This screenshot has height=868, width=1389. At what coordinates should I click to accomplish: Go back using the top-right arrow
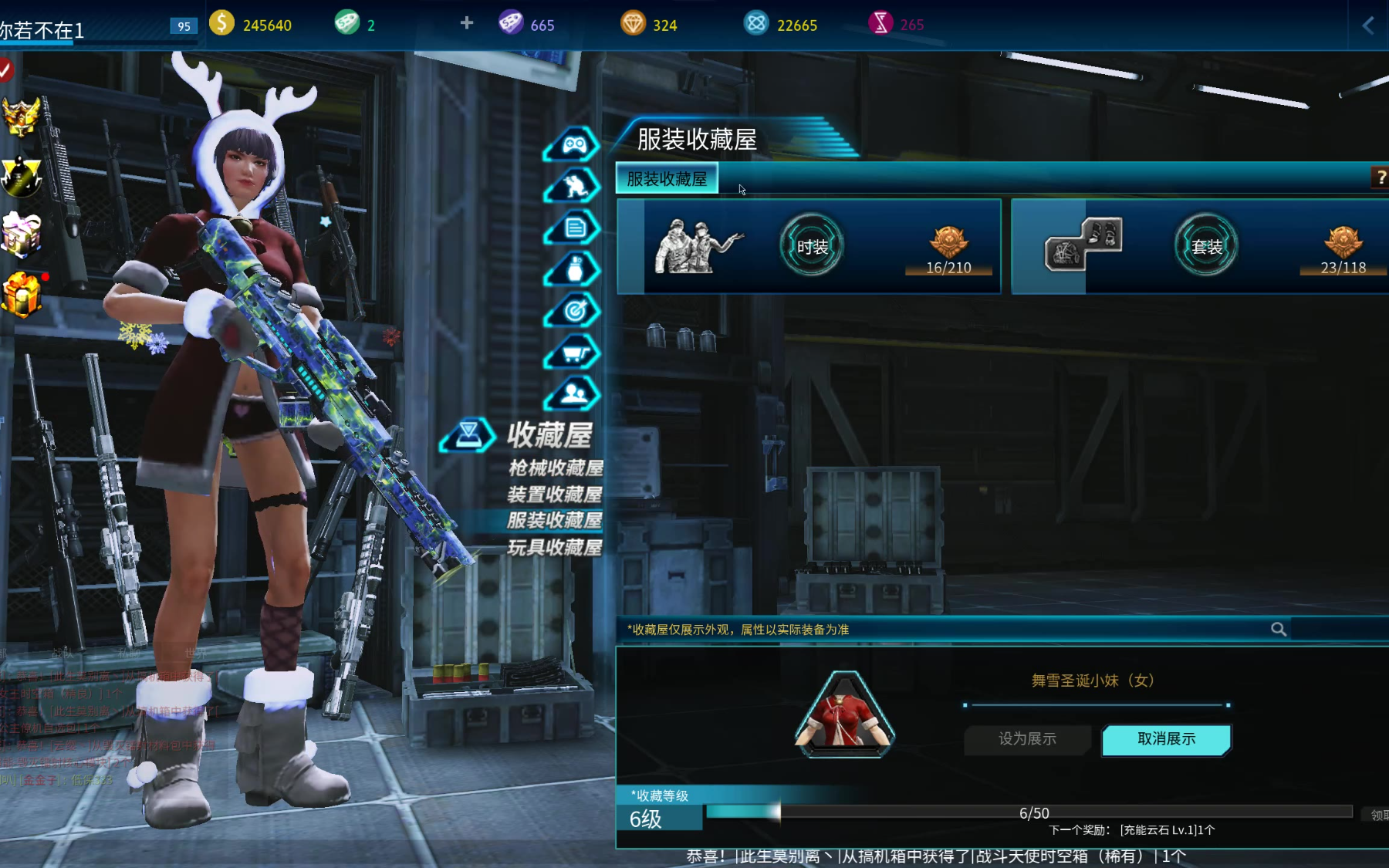(x=1368, y=25)
